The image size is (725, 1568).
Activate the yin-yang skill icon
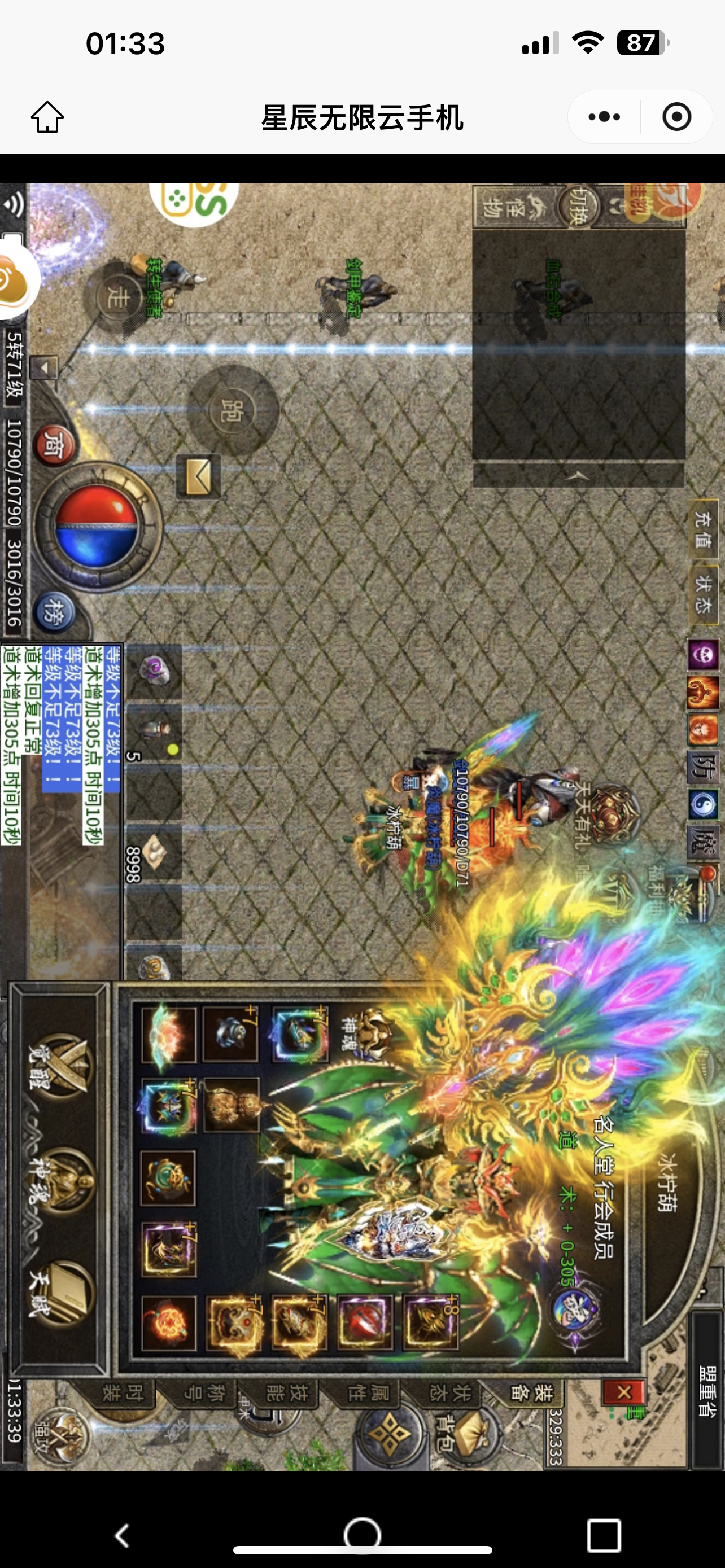(704, 805)
